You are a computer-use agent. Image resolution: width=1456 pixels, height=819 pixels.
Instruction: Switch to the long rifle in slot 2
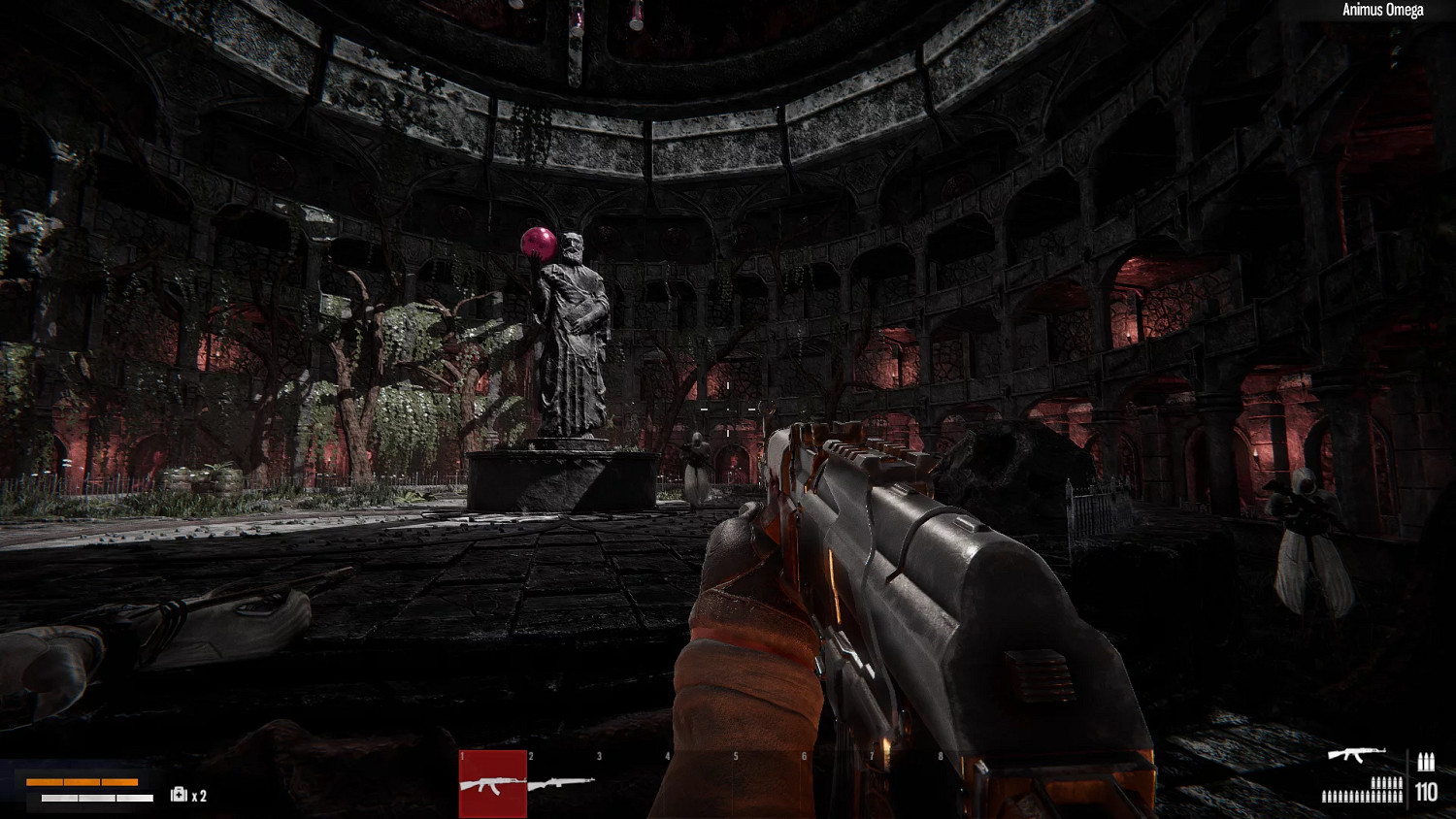click(x=561, y=782)
